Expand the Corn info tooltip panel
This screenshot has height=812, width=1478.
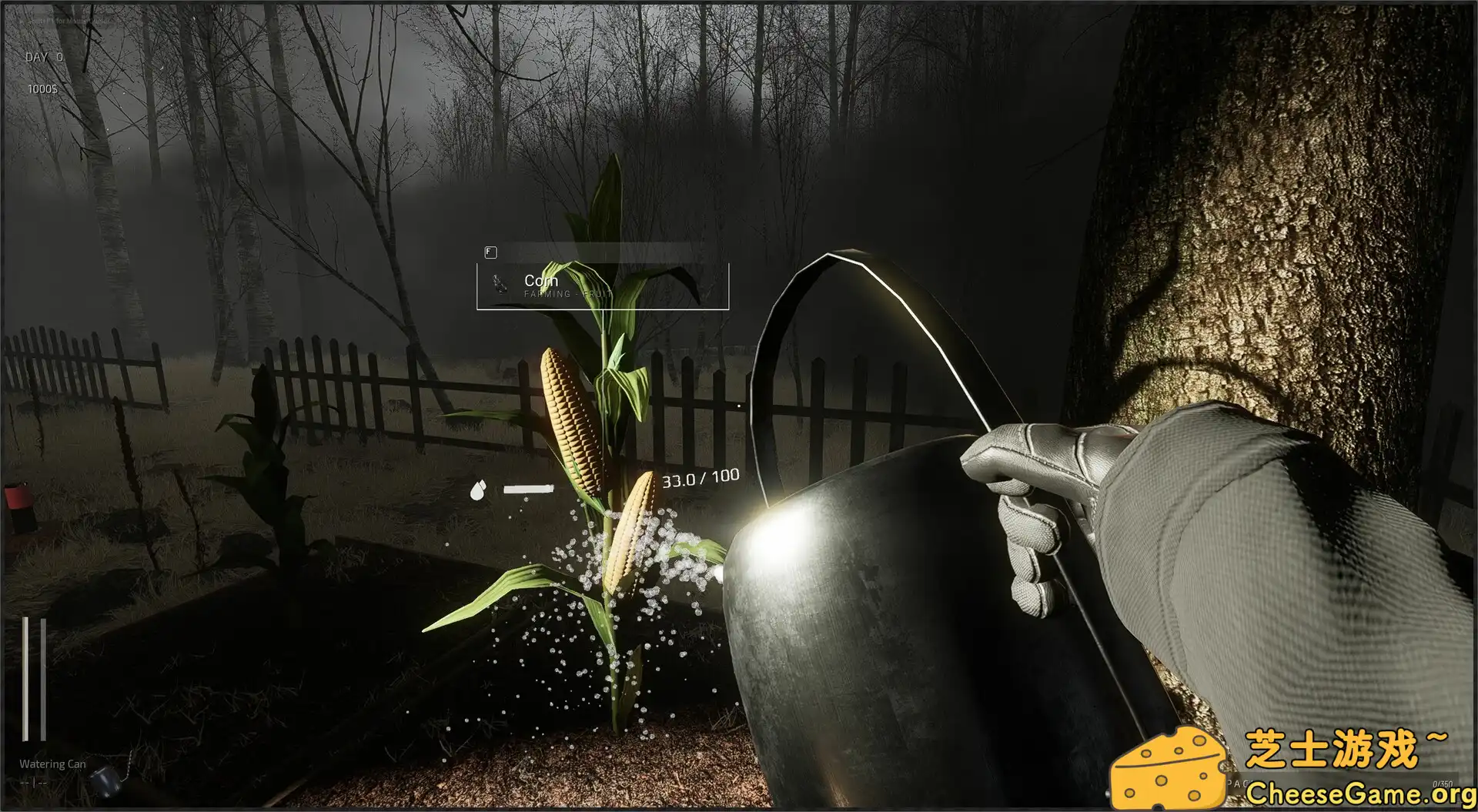(603, 287)
